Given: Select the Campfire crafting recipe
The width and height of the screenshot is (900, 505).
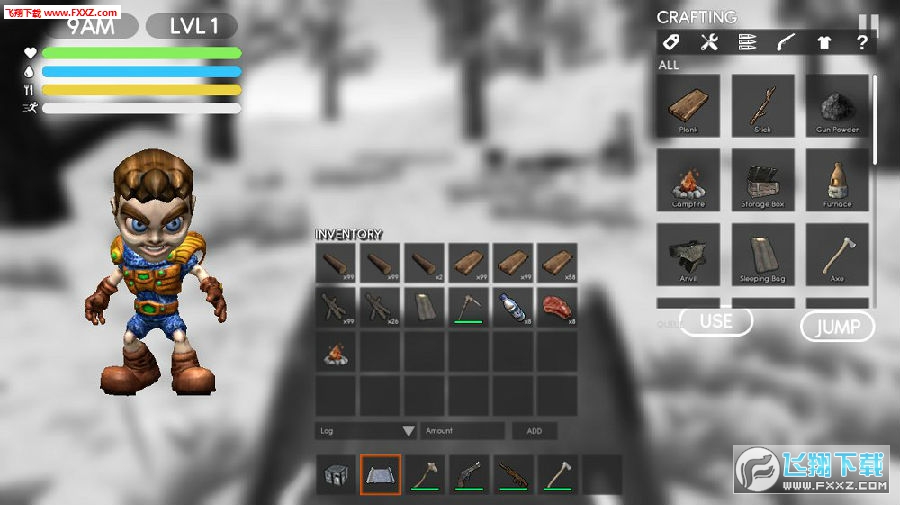Looking at the screenshot, I should 687,179.
